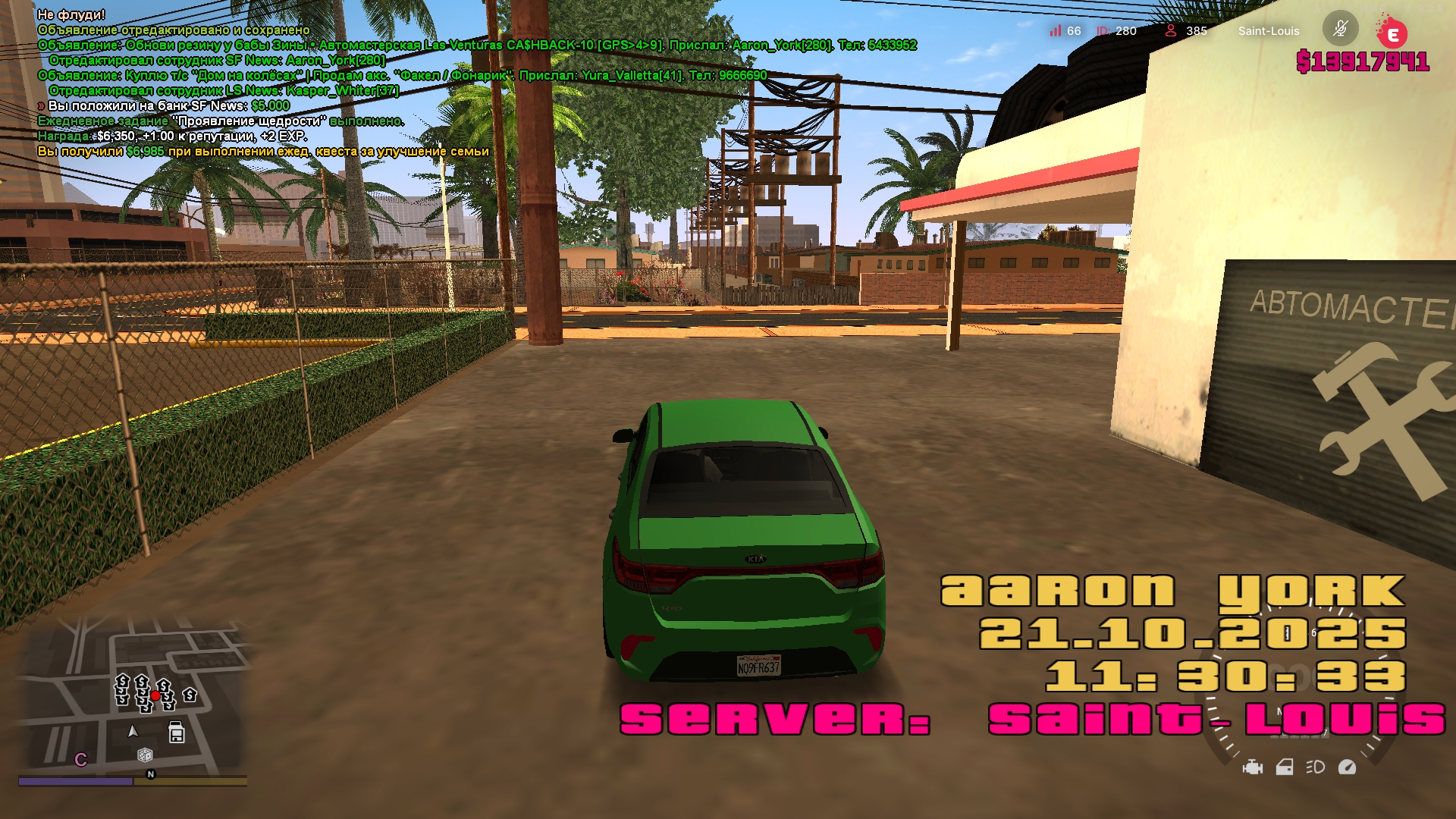
Task: Select the dice casino marker on minimap
Action: point(145,755)
